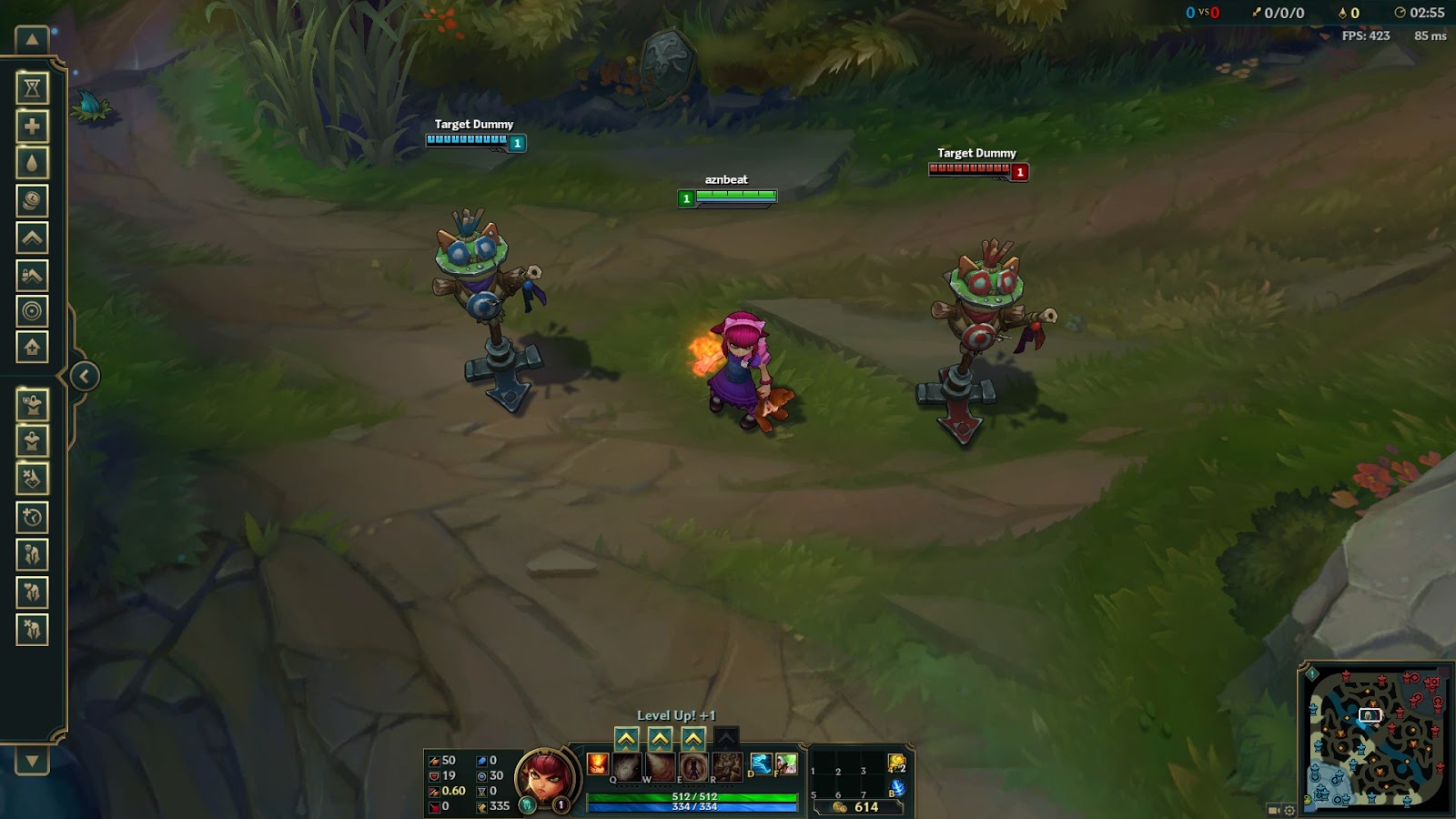Upgrade the E ability with its level-up arrow
Viewport: 1456px width, 819px height.
pyautogui.click(x=692, y=738)
